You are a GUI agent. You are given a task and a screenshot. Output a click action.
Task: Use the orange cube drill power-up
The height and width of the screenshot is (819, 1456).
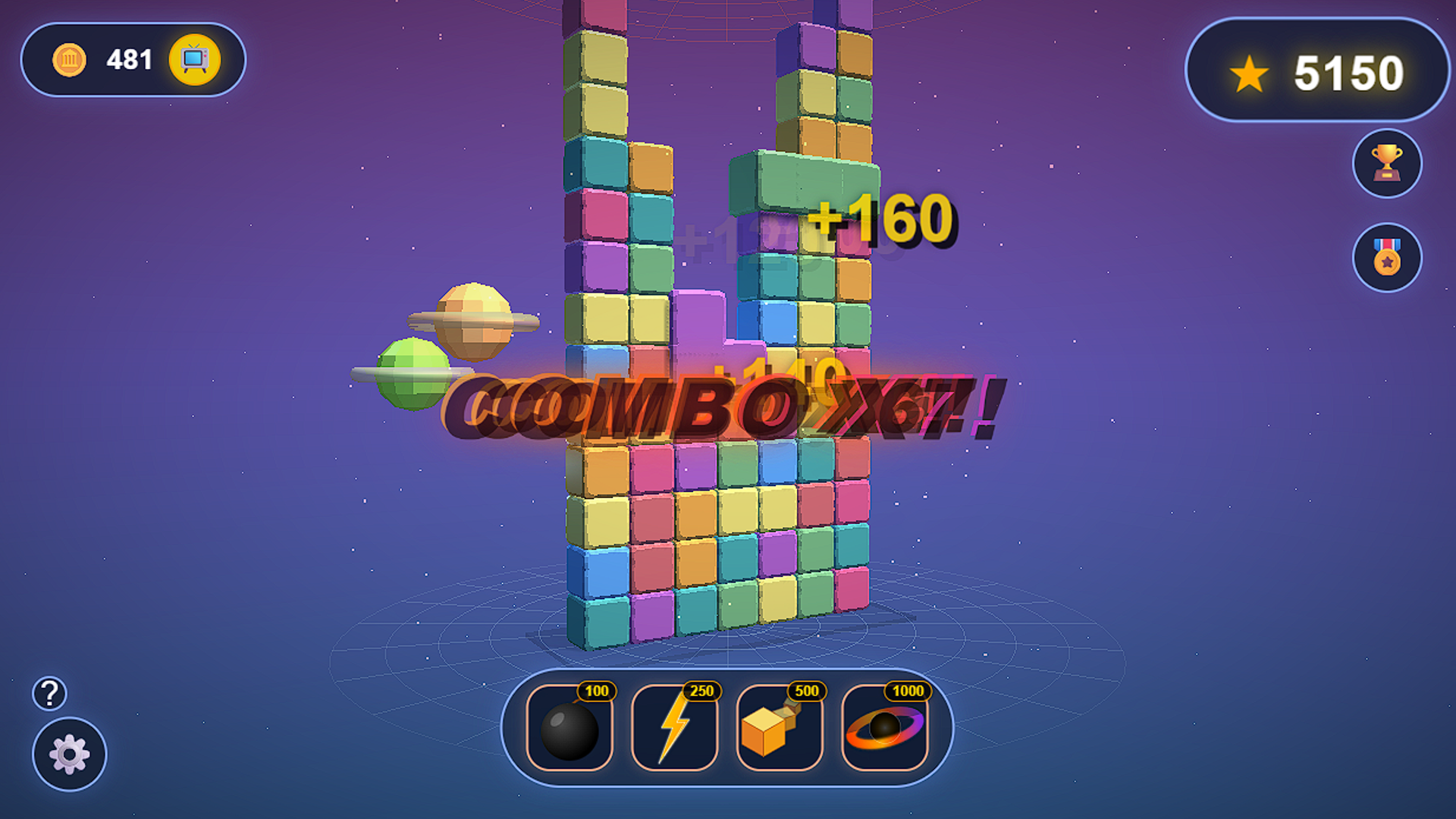pos(779,732)
